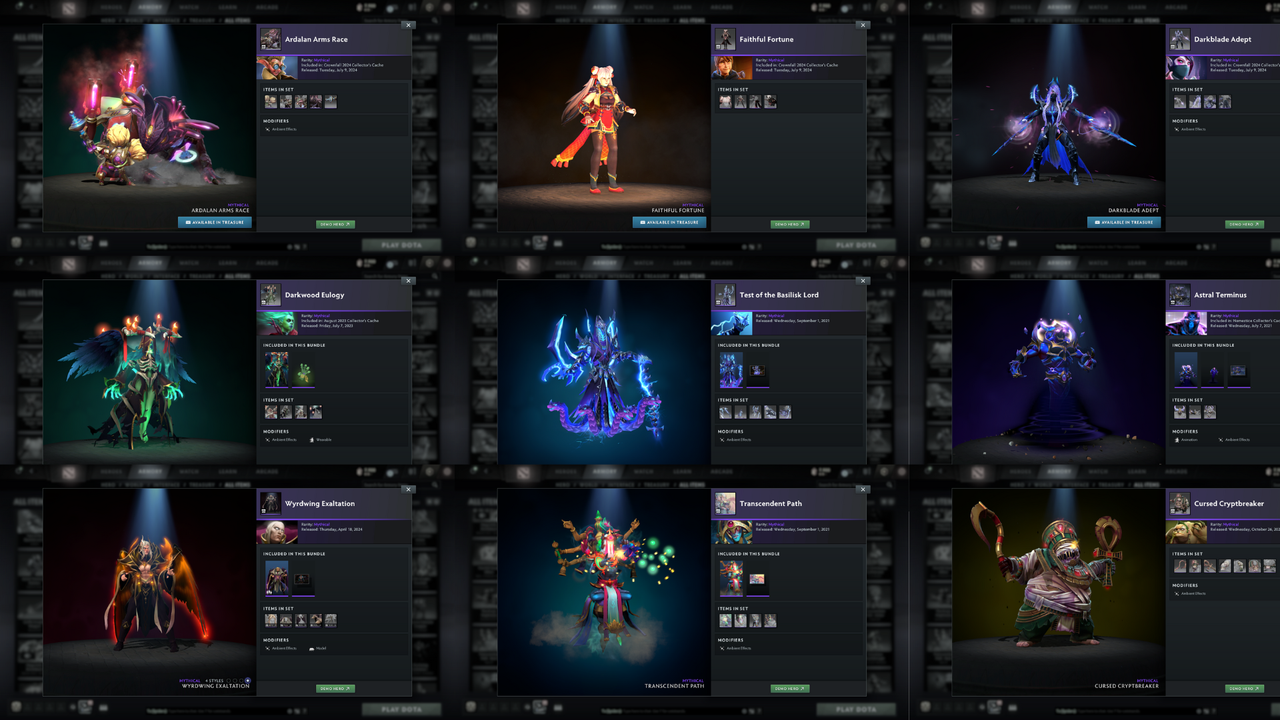Screen dimensions: 1280x720
Task: Click the Animation modifier icon under Astral Terminus
Action: tap(1177, 440)
